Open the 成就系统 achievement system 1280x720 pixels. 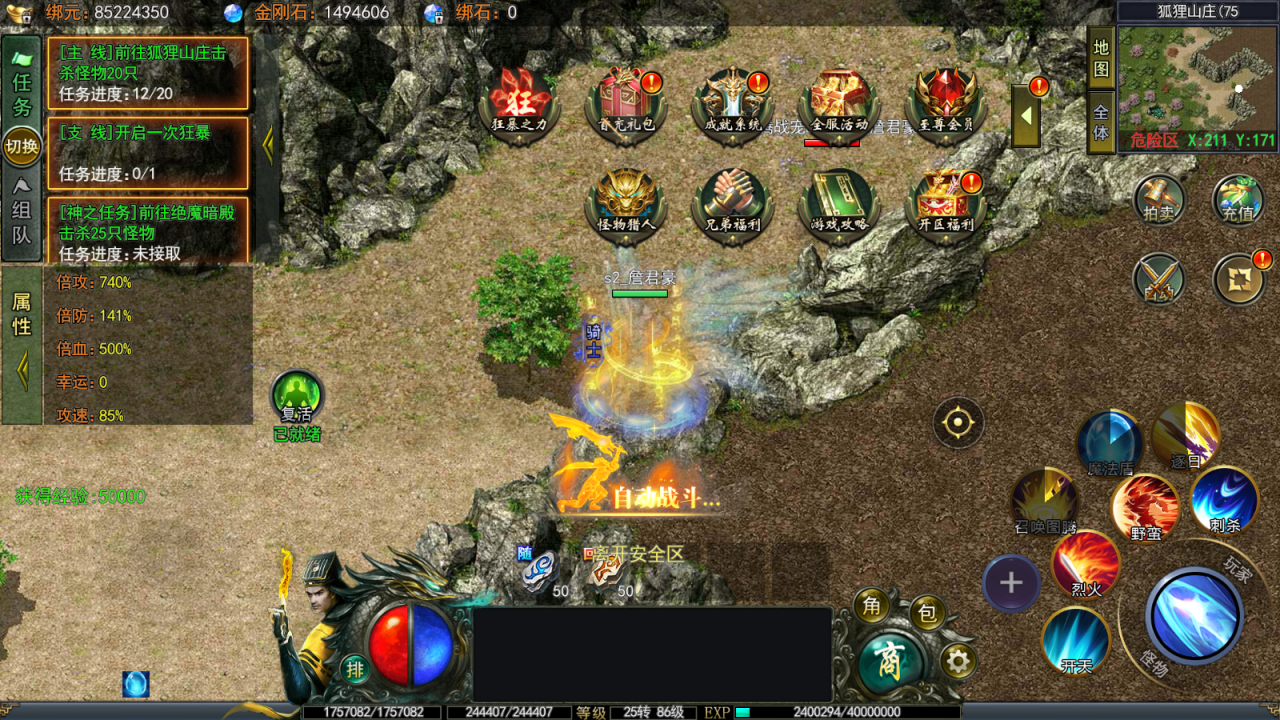[x=733, y=102]
